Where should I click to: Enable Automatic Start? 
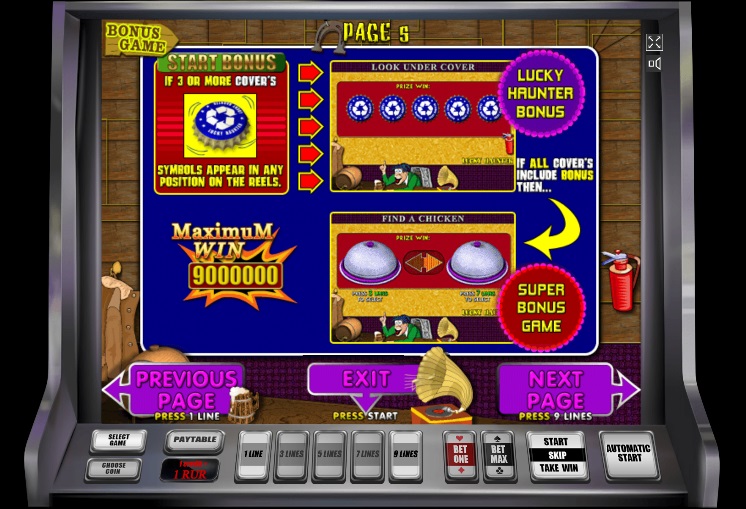628,455
